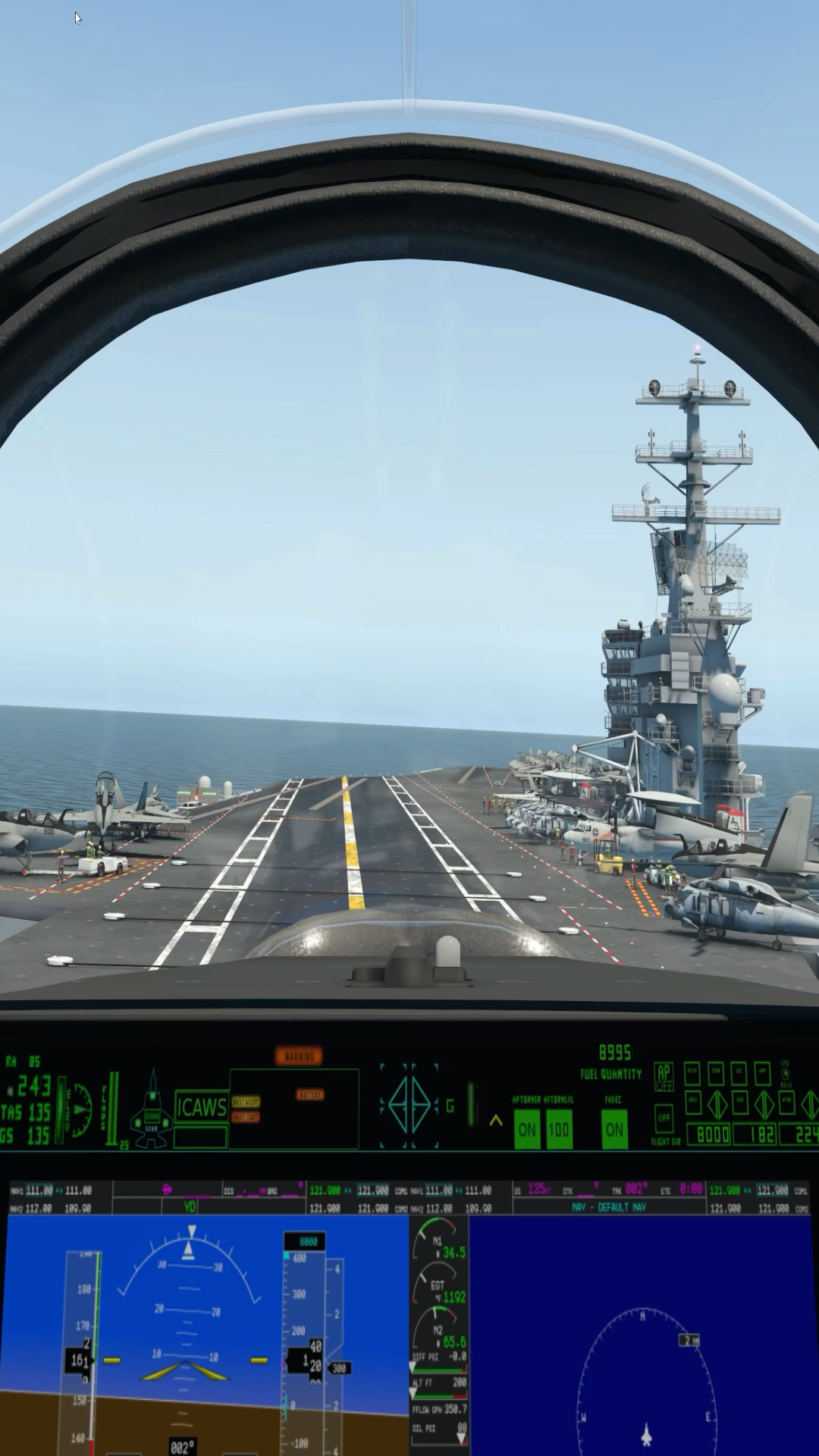Viewport: 819px width, 1456px height.
Task: Activate the autopilot HOLD mode button
Action: 692,1102
